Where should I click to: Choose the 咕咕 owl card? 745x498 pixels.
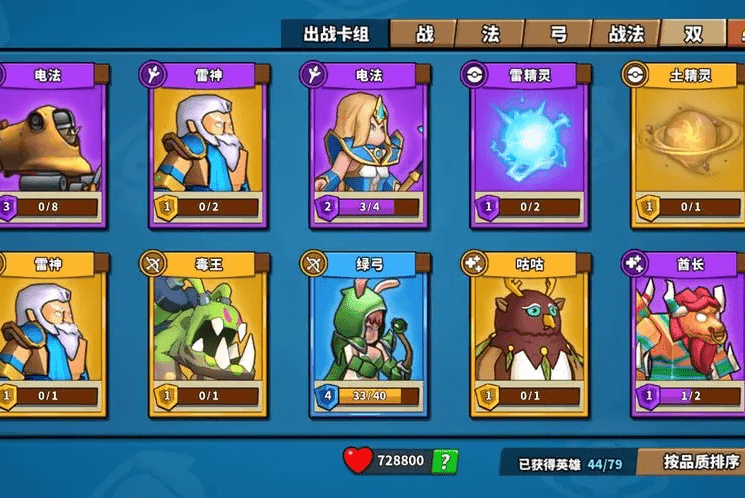pos(529,333)
